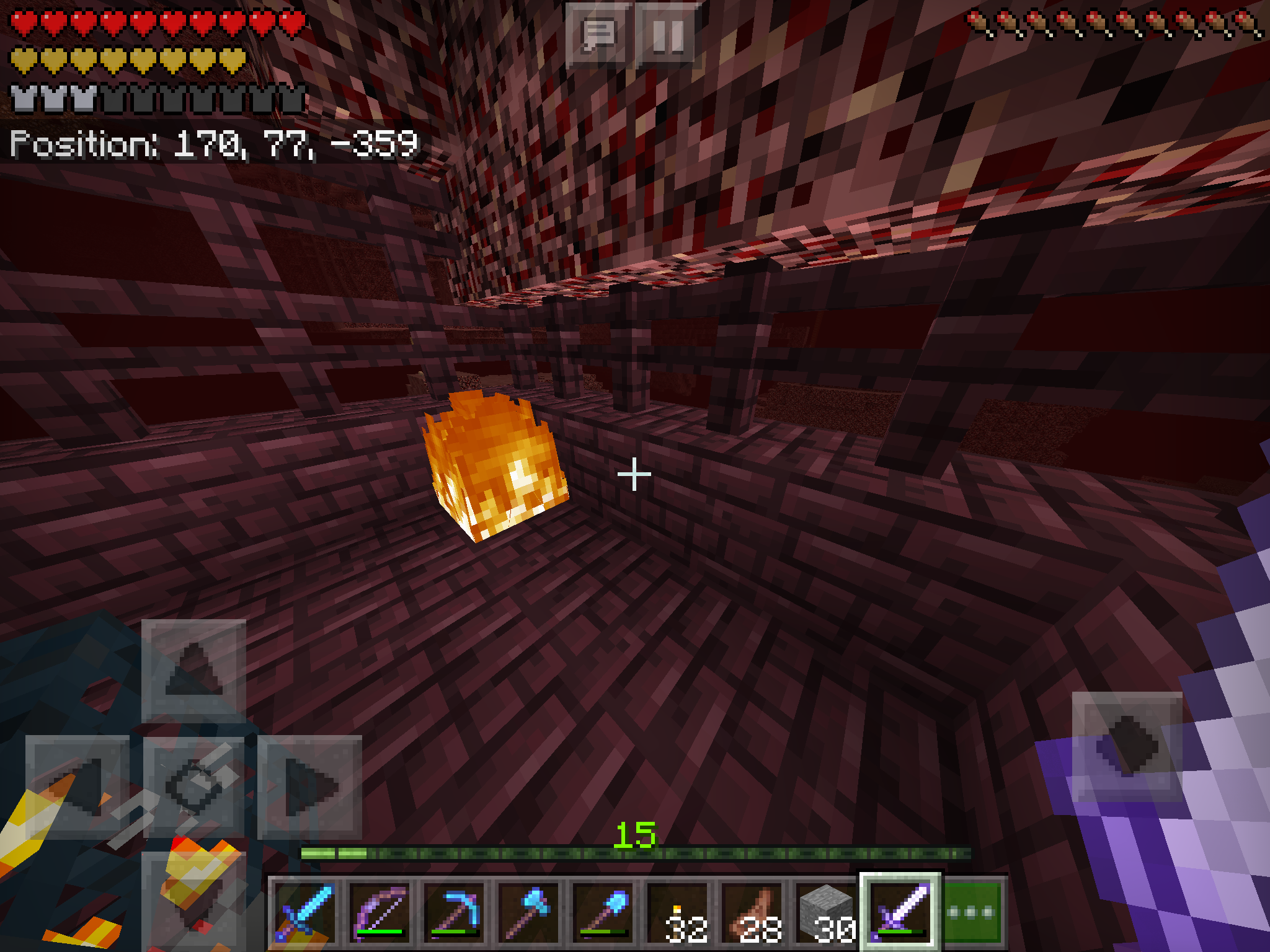Switch to the diamond pickaxe
1270x952 pixels.
tap(454, 912)
